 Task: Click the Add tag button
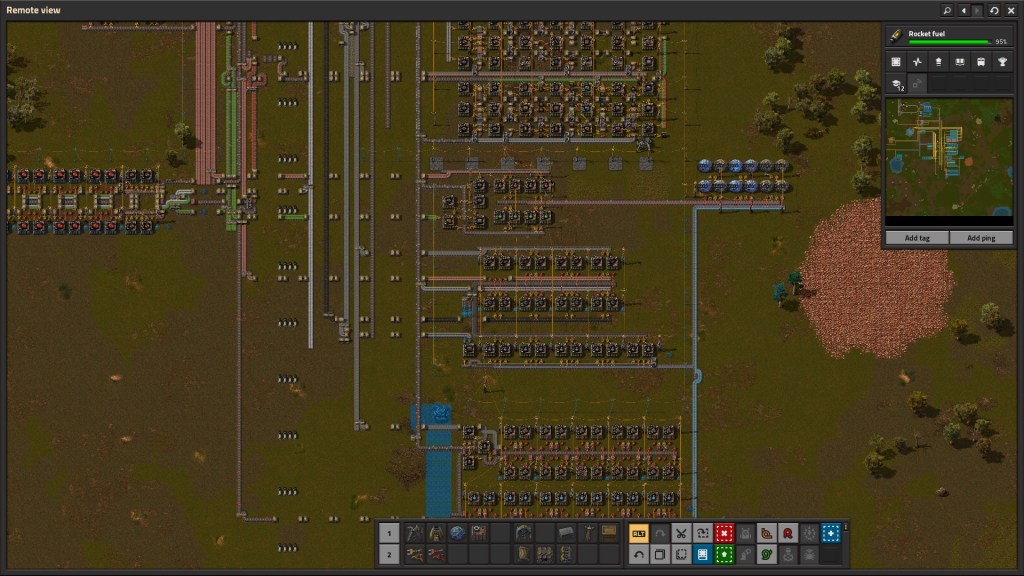tap(917, 238)
